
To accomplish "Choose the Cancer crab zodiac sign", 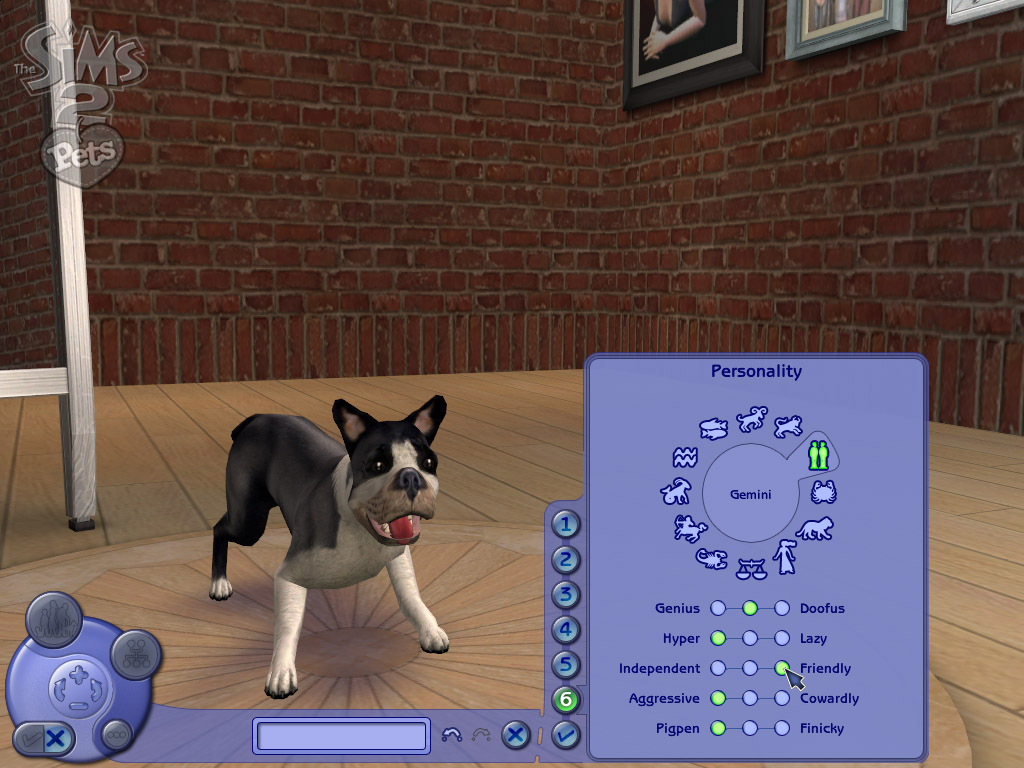I will click(x=823, y=492).
